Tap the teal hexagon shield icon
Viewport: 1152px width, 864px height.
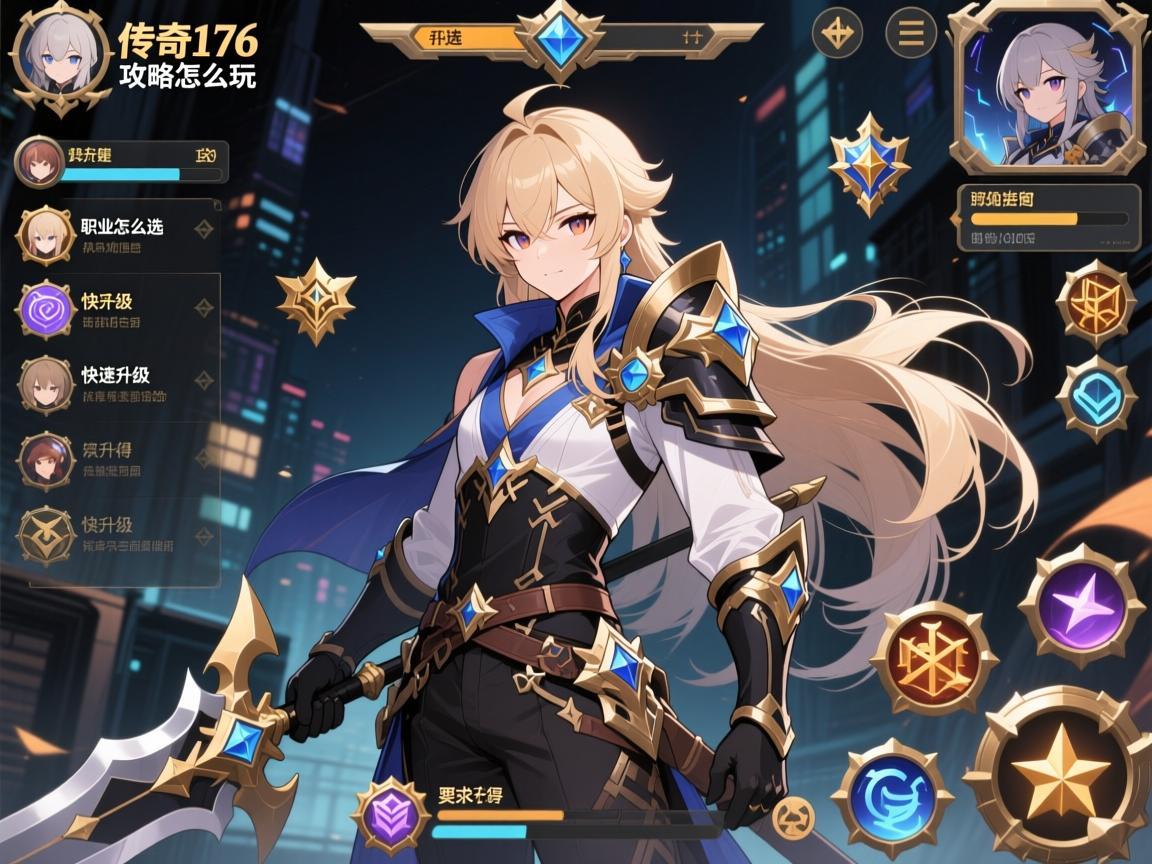pyautogui.click(x=1096, y=397)
